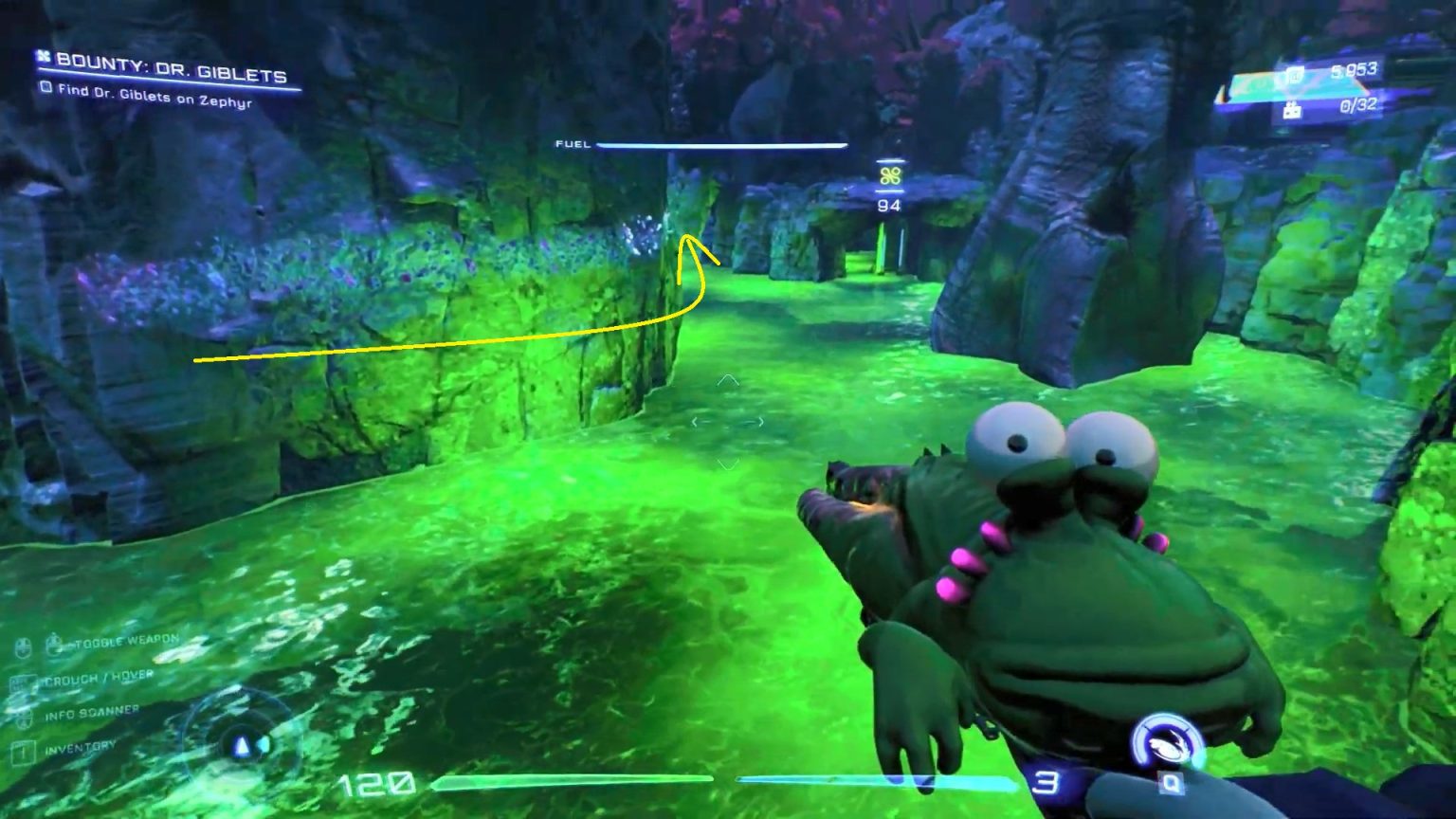Click the Bounty quest icon beside 'Dr. Giblets'
Viewport: 1456px width, 819px height.
click(42, 56)
